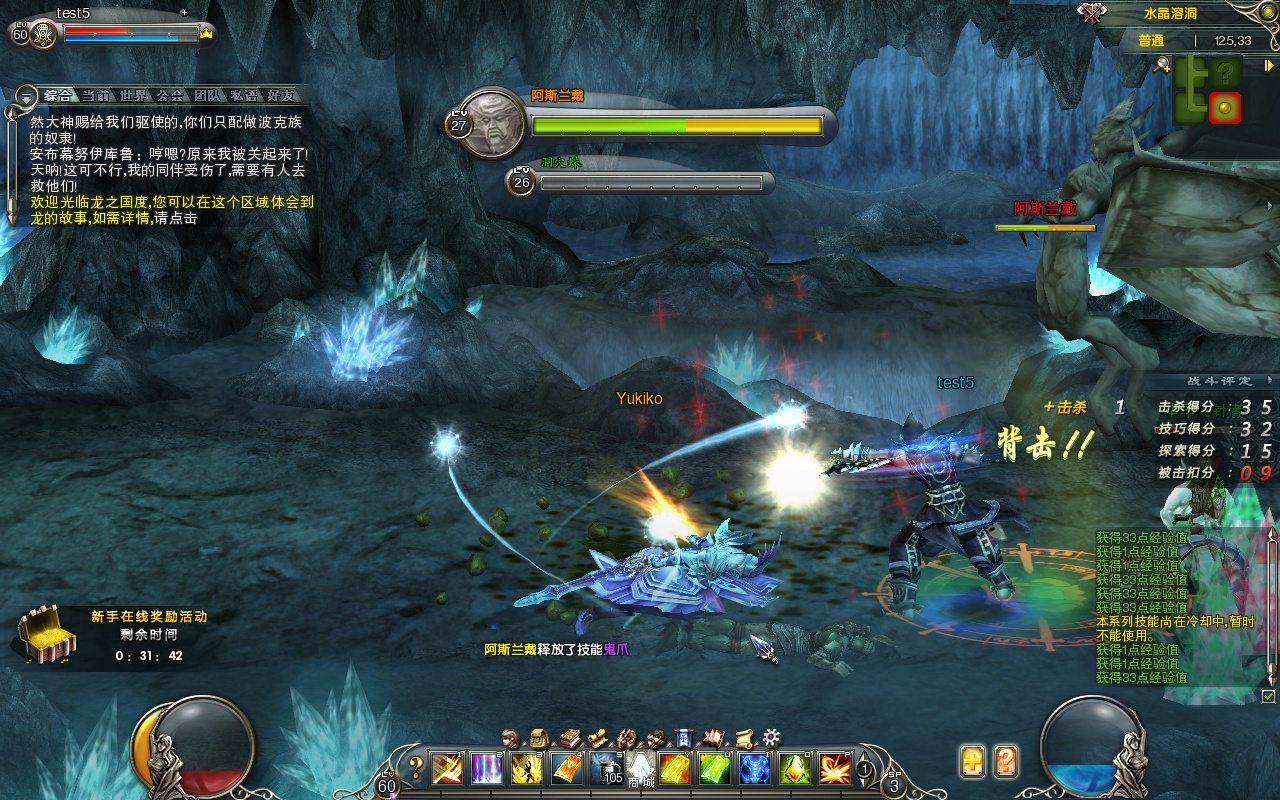Show the 私语 whisper chat tab
The image size is (1280, 800).
pyautogui.click(x=244, y=96)
